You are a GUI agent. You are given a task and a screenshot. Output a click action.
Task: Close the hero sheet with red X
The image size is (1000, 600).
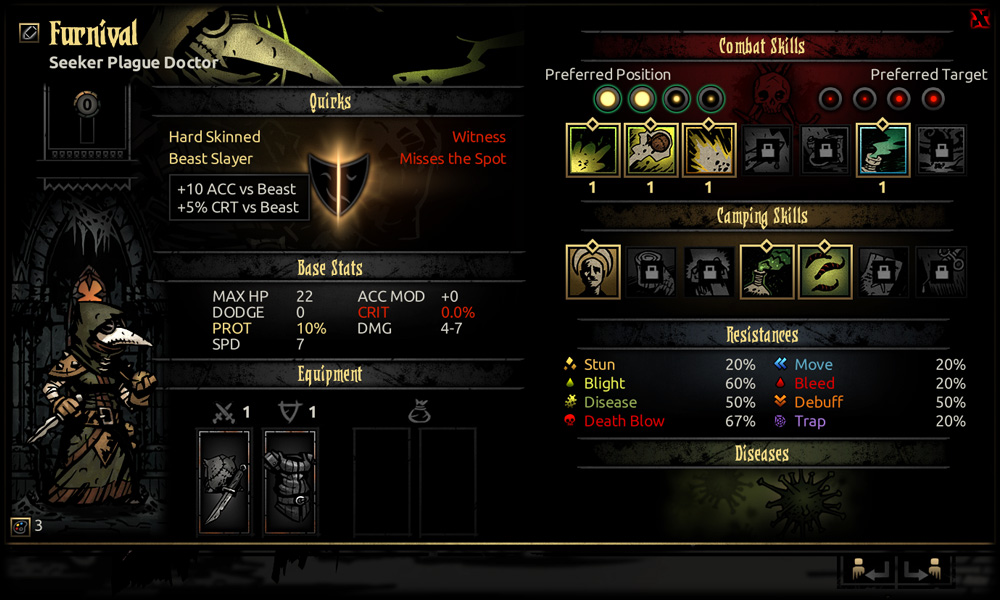tap(979, 19)
